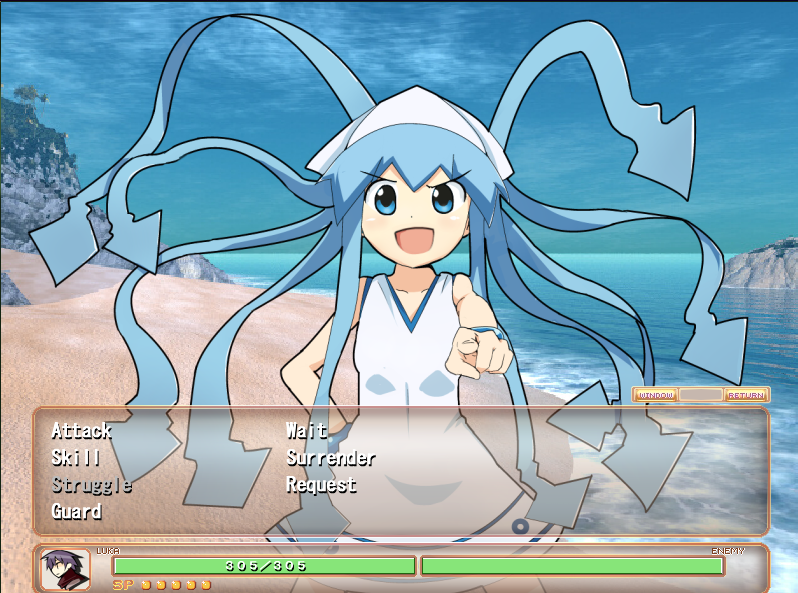
Task: Select the Request command
Action: (x=321, y=485)
